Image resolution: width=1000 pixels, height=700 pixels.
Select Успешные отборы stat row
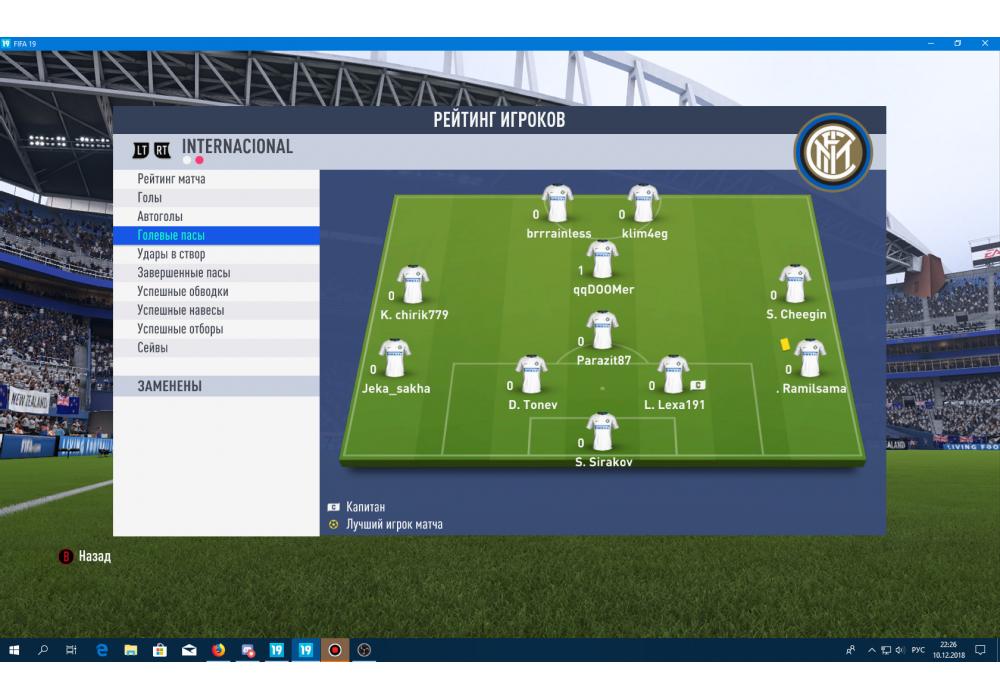pos(180,329)
